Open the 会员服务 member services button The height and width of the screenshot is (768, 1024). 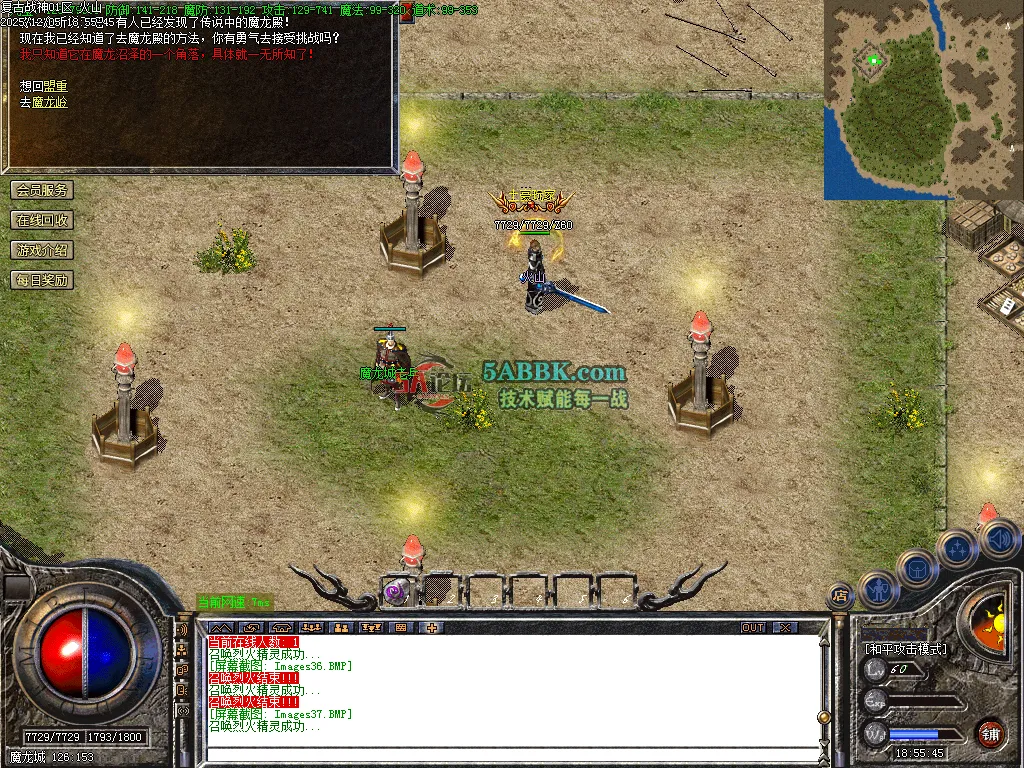(42, 190)
